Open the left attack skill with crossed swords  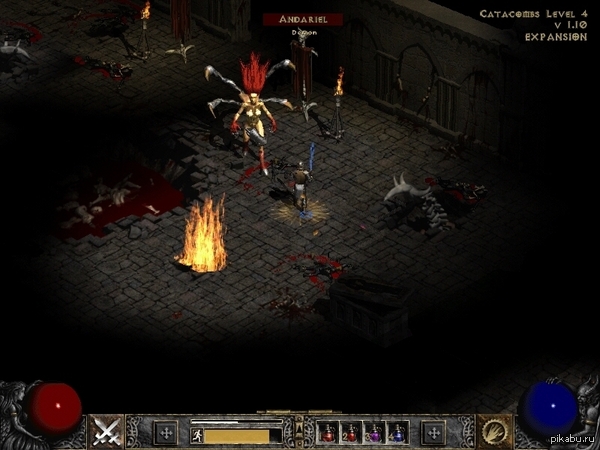[x=106, y=430]
